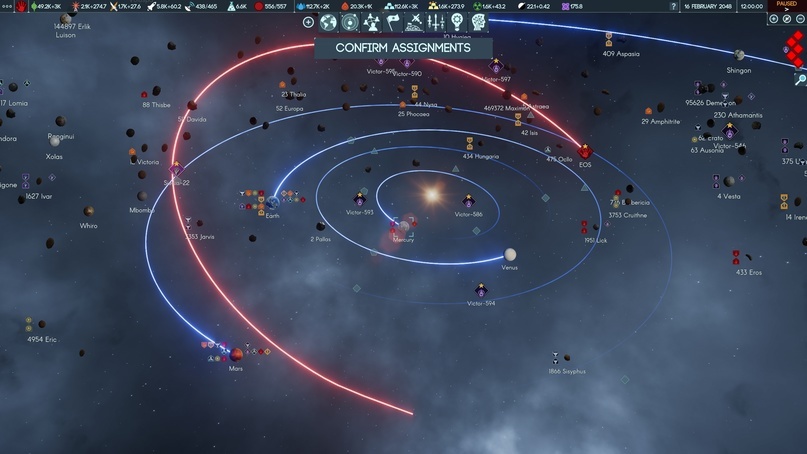The width and height of the screenshot is (807, 454).
Task: Open the magnifying glass search tool
Action: coord(800,78)
